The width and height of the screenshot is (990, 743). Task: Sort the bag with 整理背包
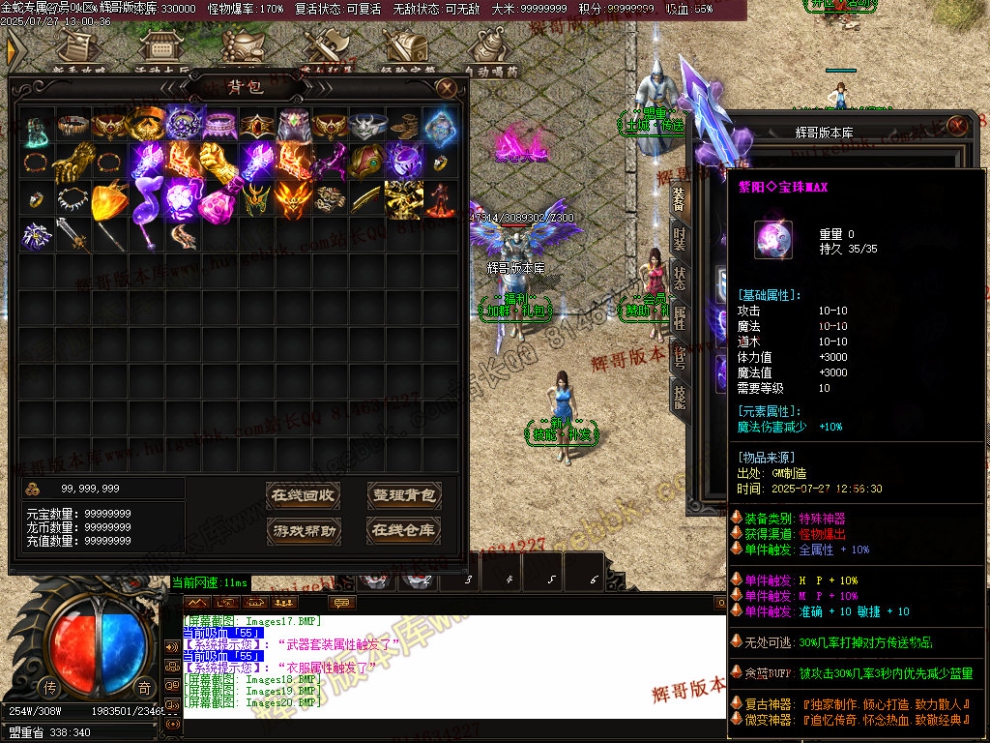coord(404,495)
